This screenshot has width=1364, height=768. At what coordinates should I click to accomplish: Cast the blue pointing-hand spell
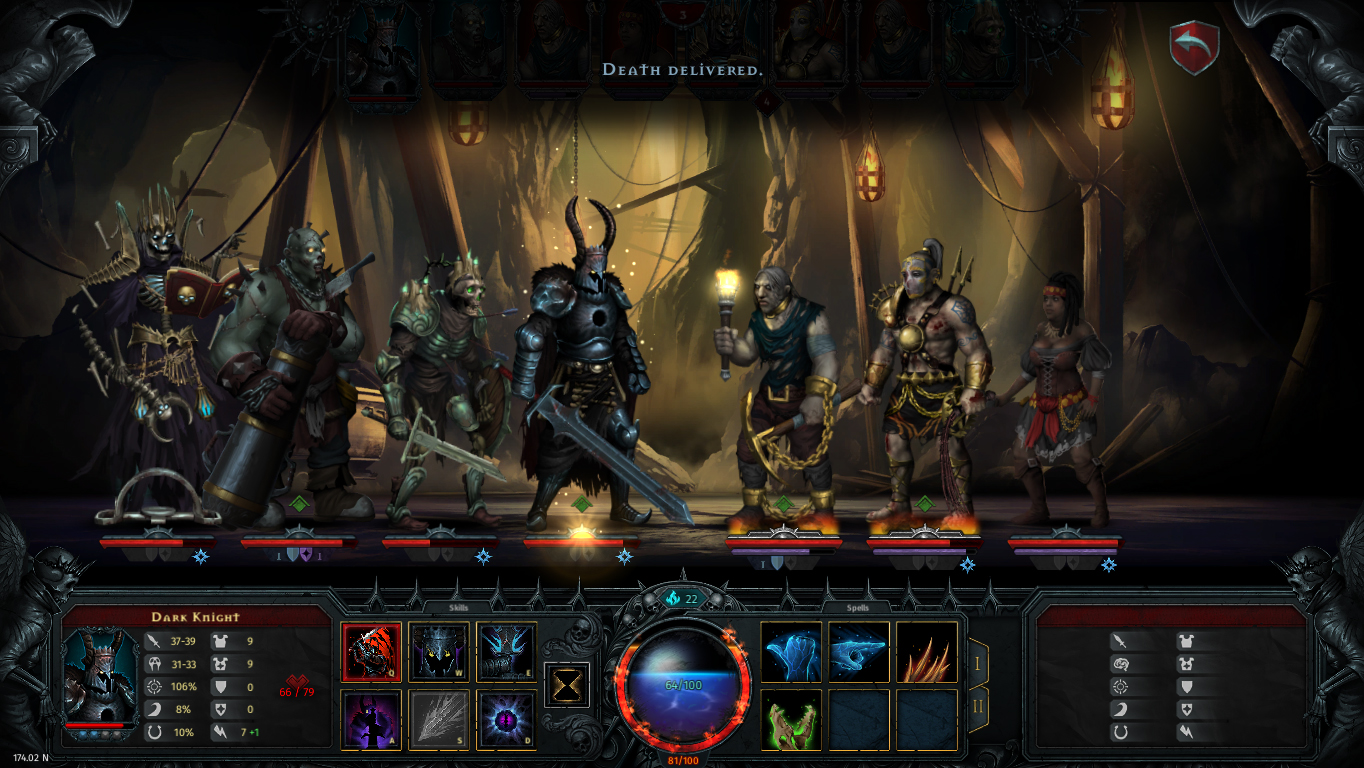859,652
